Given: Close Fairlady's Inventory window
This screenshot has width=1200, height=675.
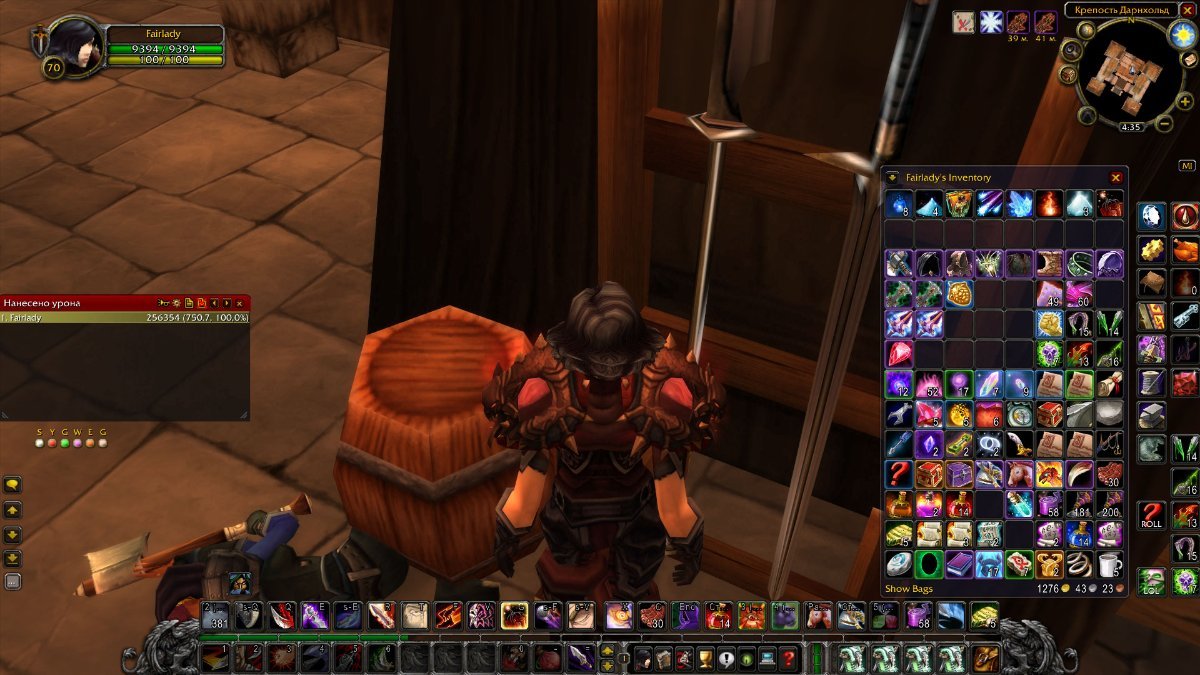Looking at the screenshot, I should point(1116,178).
